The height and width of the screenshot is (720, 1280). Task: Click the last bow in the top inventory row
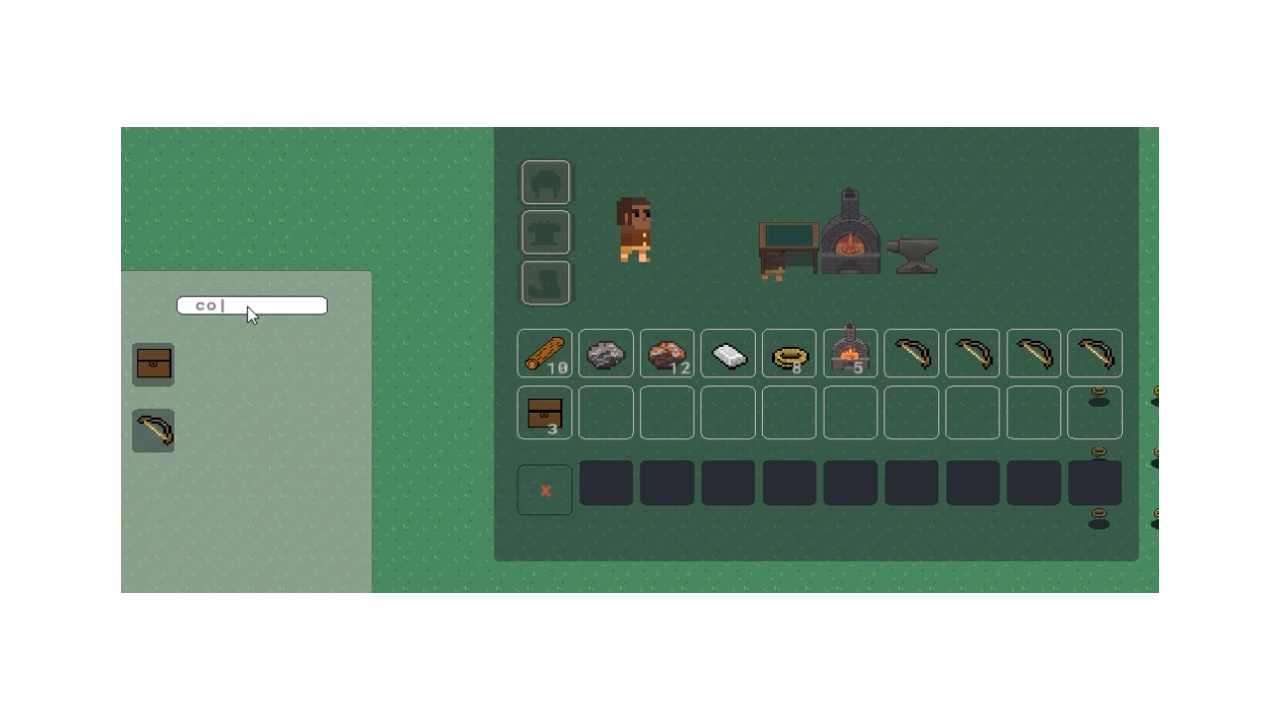1094,353
